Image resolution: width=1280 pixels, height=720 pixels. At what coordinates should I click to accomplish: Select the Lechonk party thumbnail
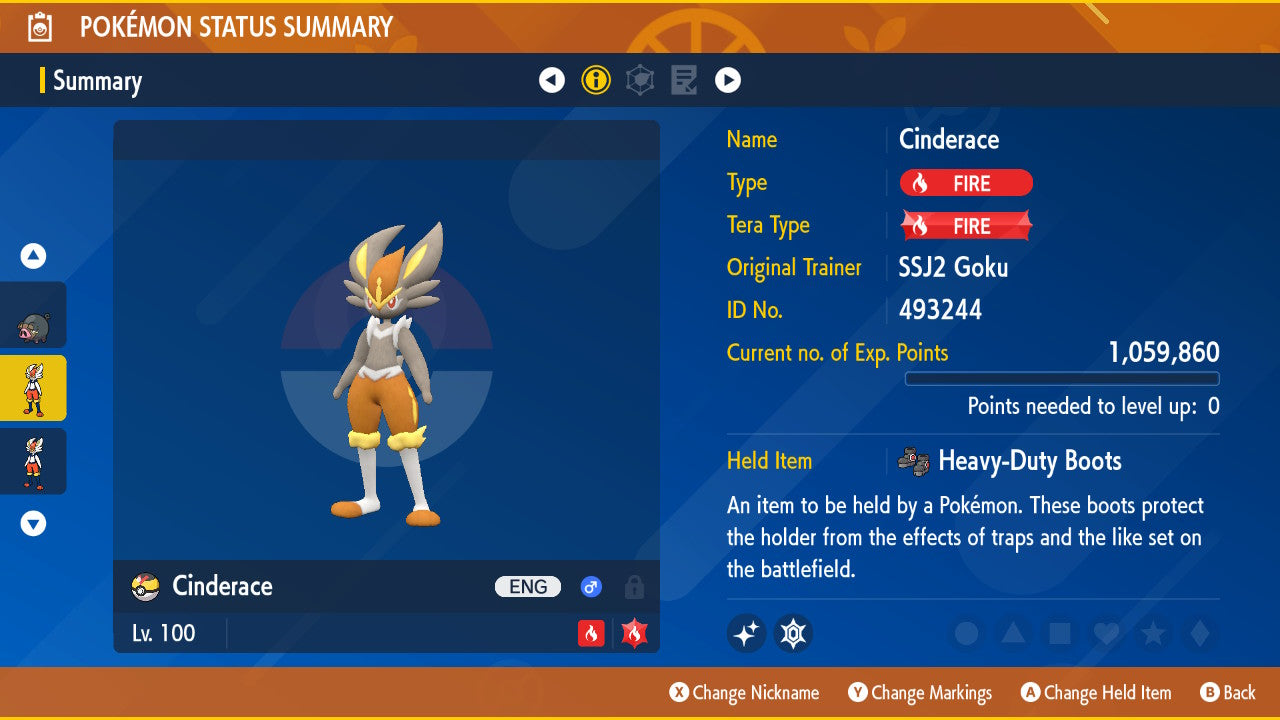34,316
